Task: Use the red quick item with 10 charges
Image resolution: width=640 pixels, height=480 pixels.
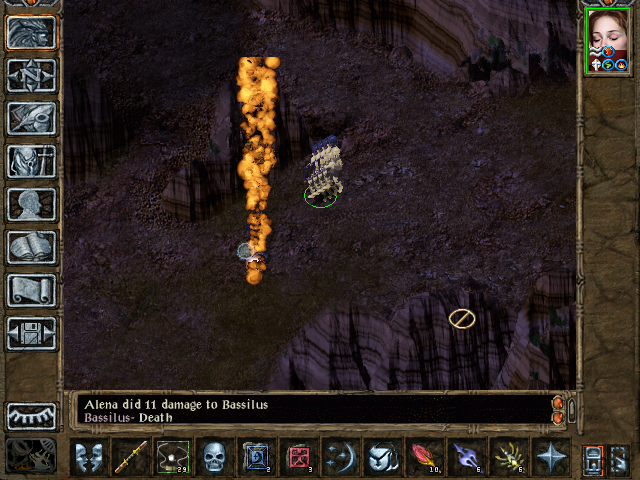Action: point(425,457)
